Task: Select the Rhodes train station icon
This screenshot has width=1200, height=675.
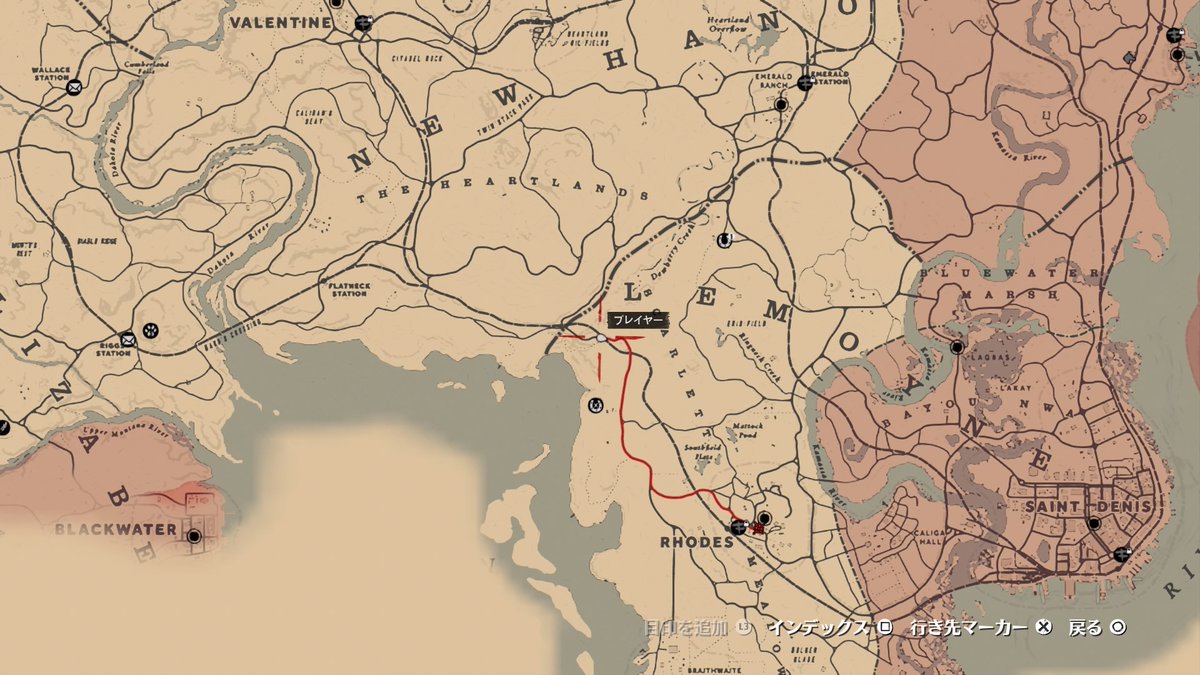Action: (738, 527)
